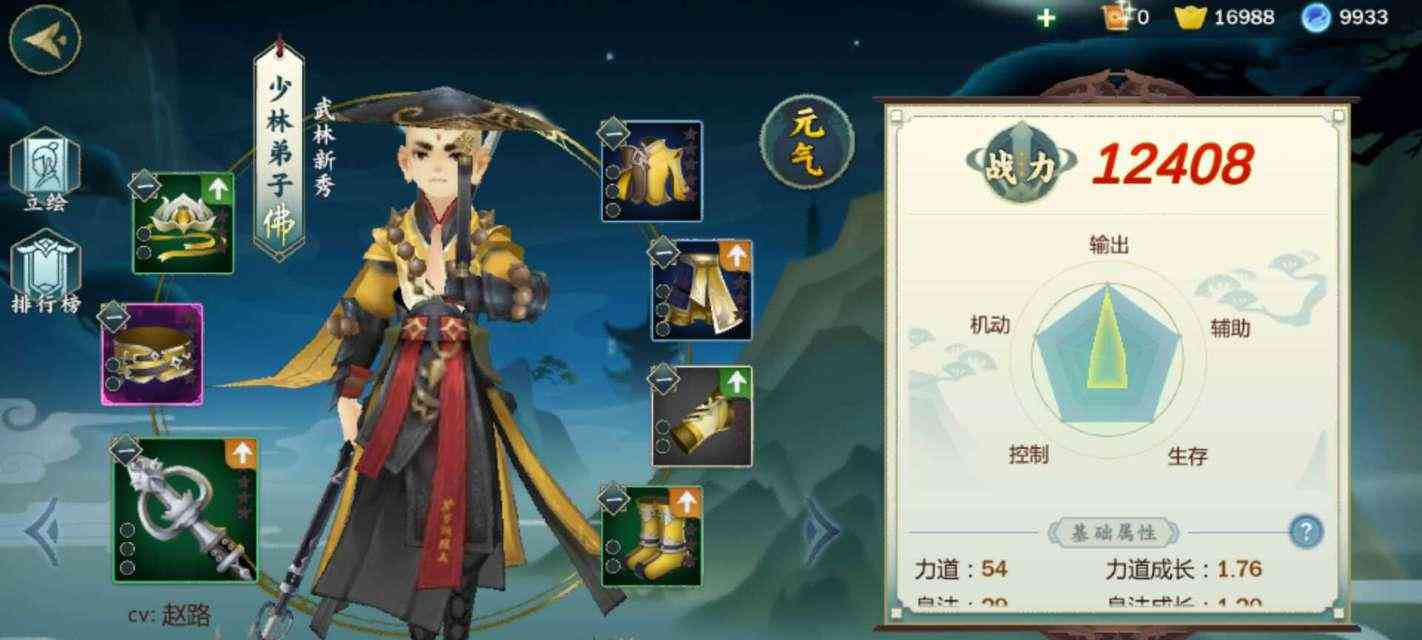This screenshot has width=1422, height=640.
Task: Show help for 基础属性 stats
Action: tap(1306, 531)
